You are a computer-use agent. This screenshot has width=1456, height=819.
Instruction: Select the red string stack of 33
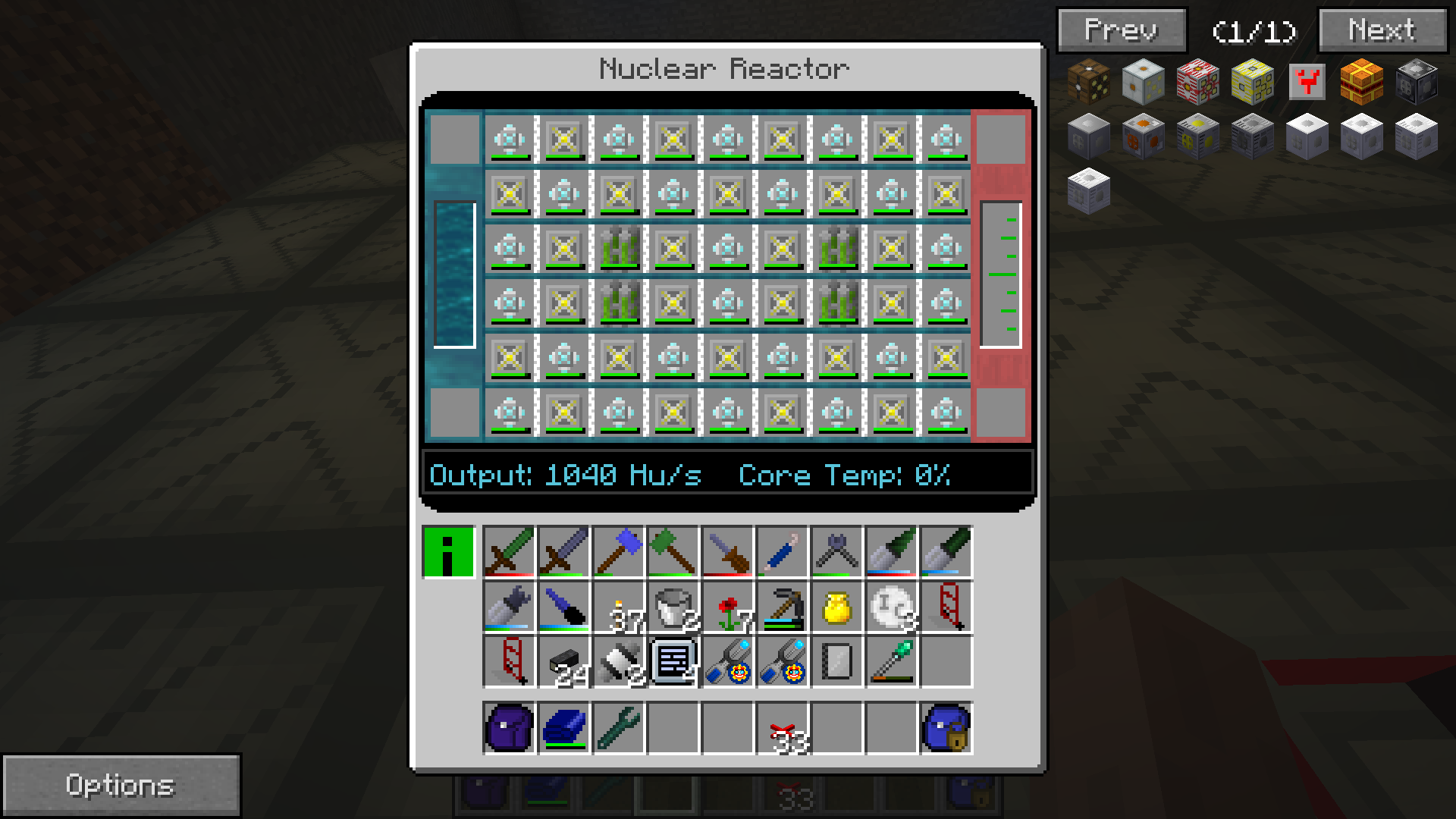click(783, 728)
